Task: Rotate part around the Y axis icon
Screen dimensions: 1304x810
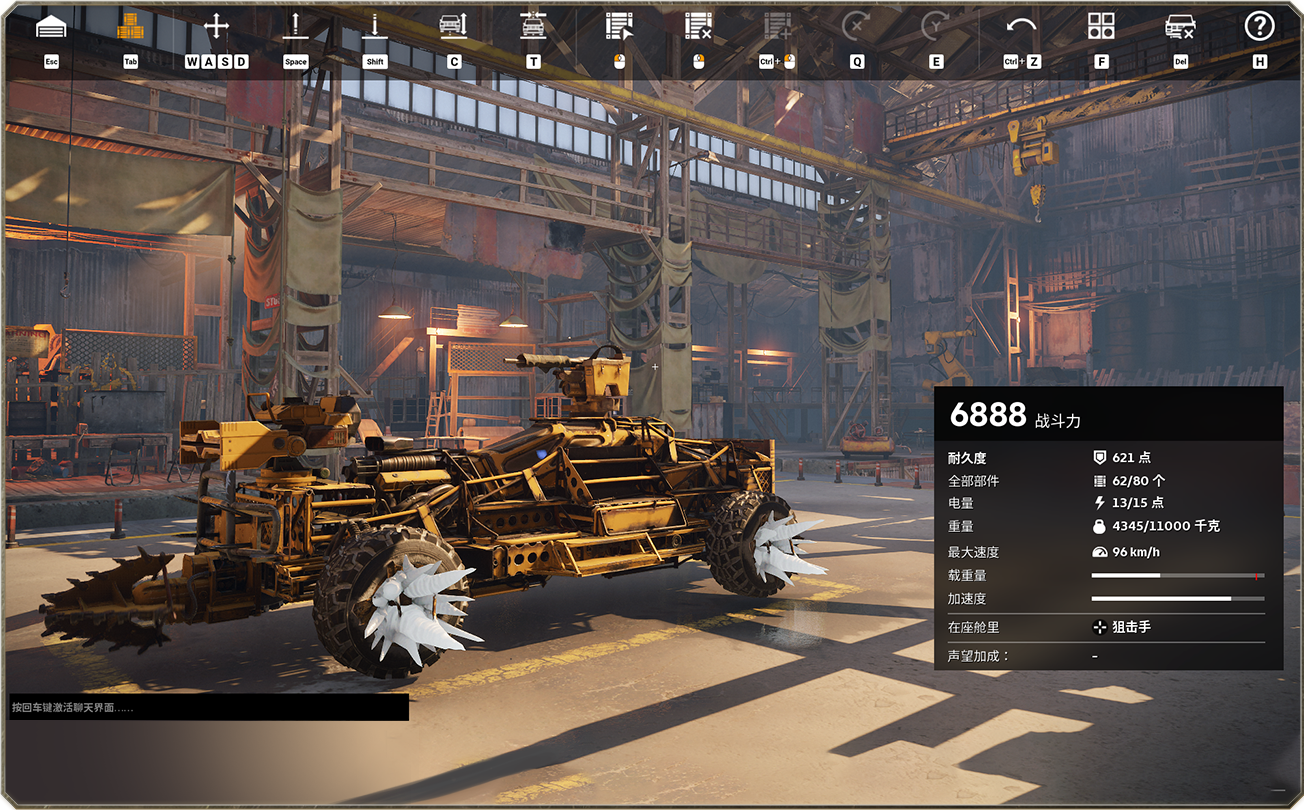Action: click(x=935, y=27)
